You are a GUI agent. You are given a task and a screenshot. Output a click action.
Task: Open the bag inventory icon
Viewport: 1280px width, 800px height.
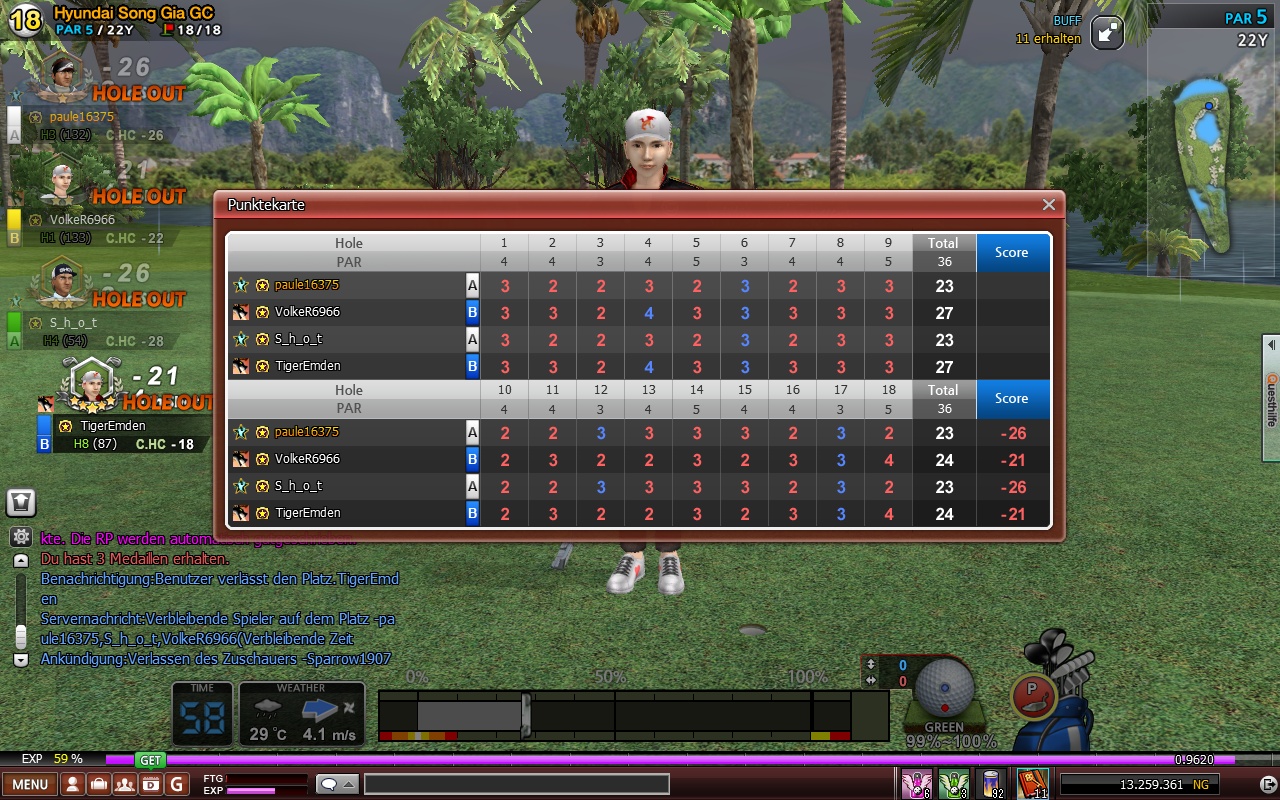coord(99,784)
